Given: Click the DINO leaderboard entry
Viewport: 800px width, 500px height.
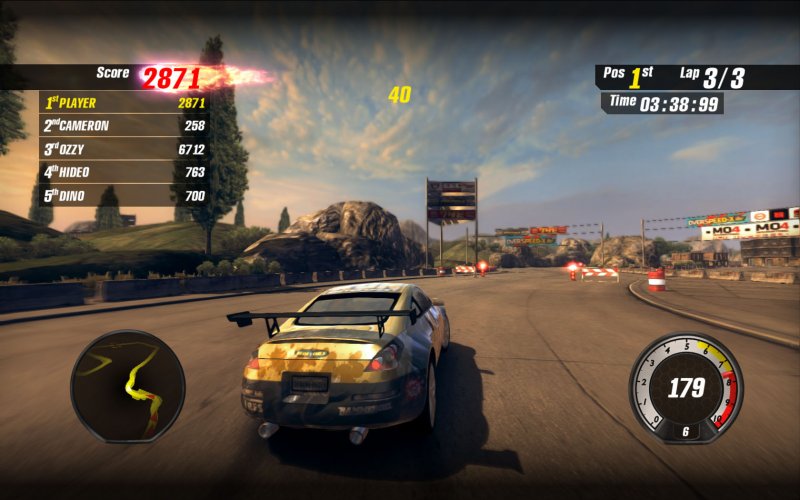Looking at the screenshot, I should pos(124,196).
